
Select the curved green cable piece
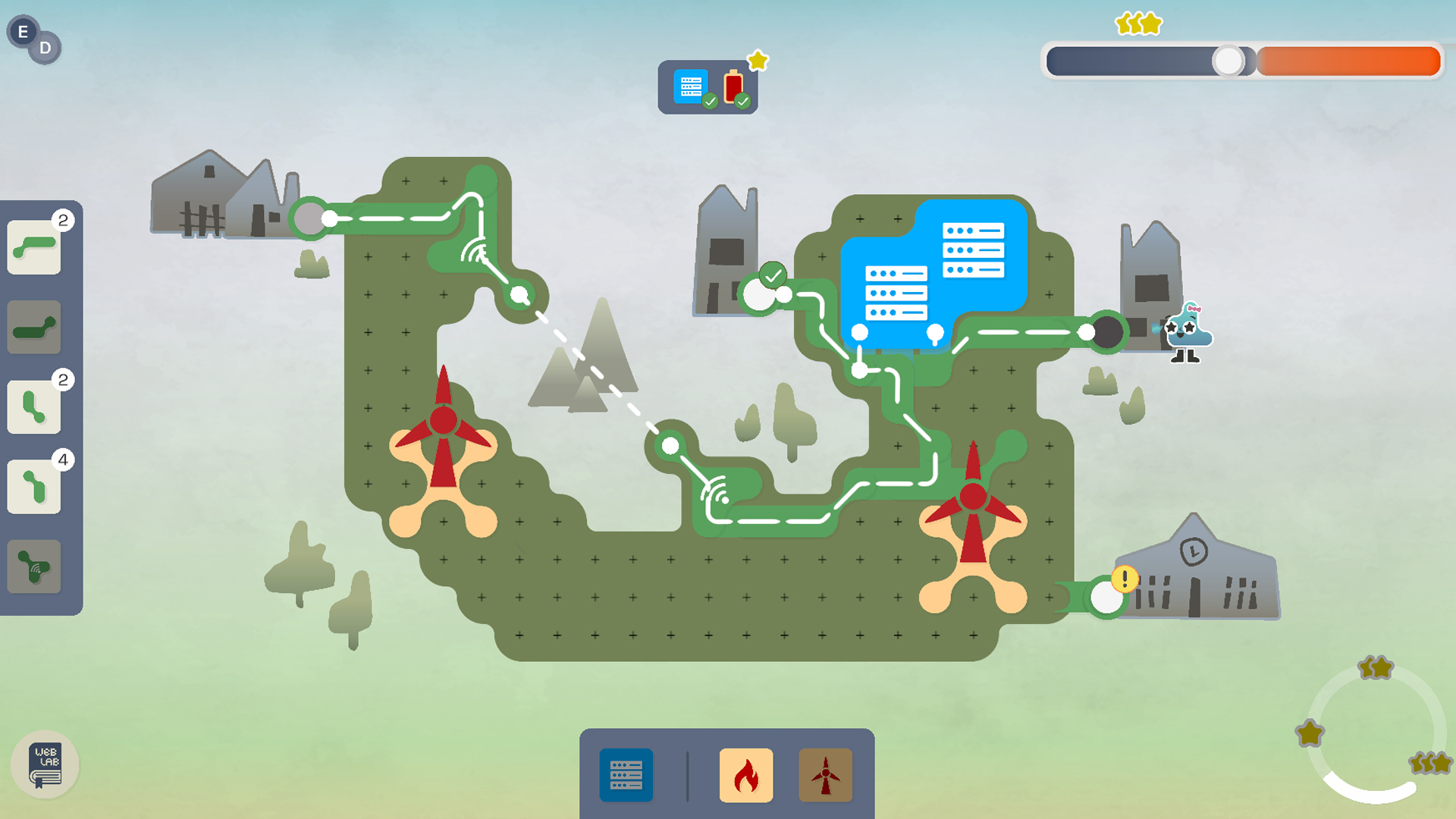coord(33,245)
